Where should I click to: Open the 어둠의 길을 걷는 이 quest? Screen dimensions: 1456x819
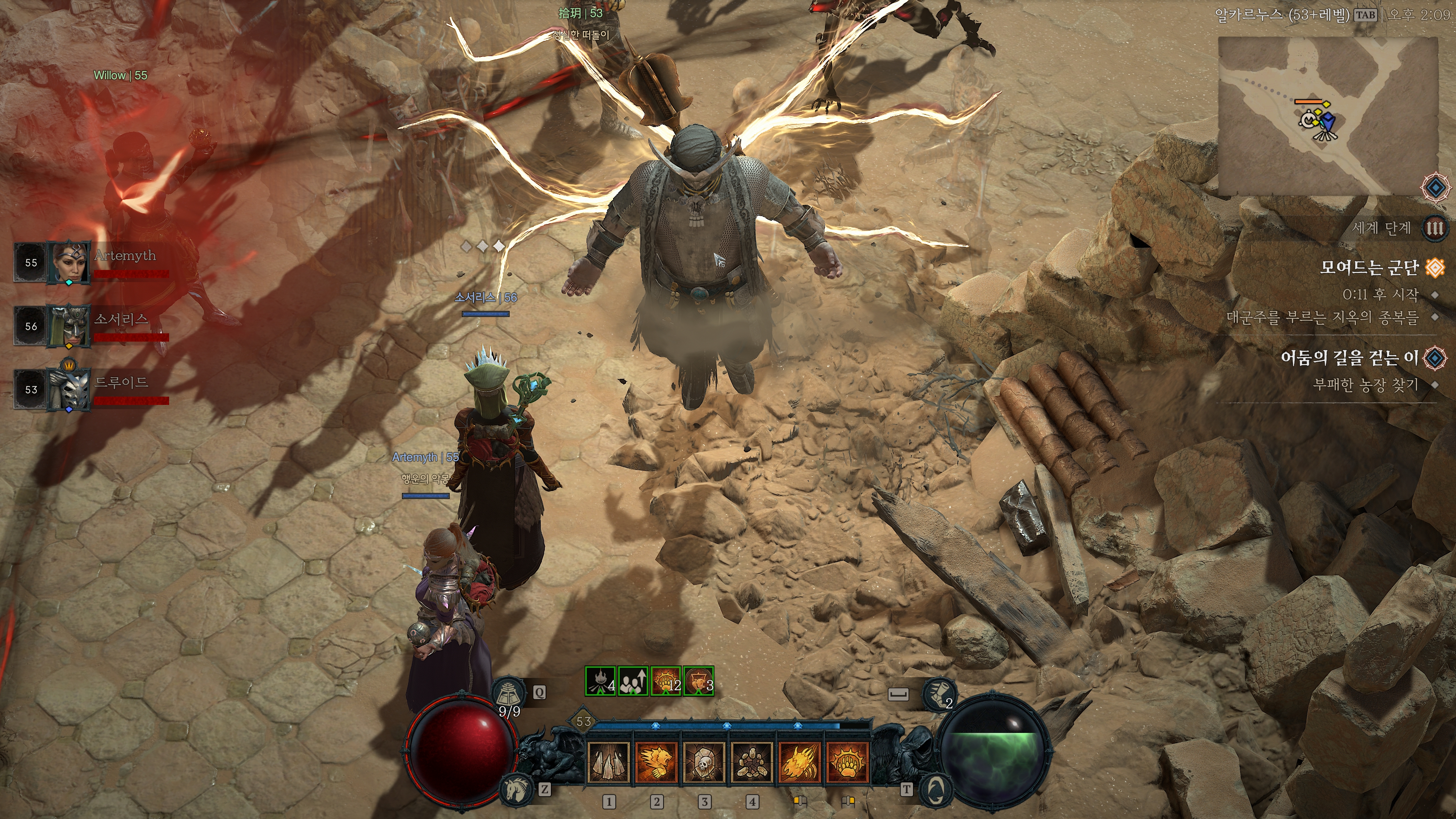(x=1350, y=358)
